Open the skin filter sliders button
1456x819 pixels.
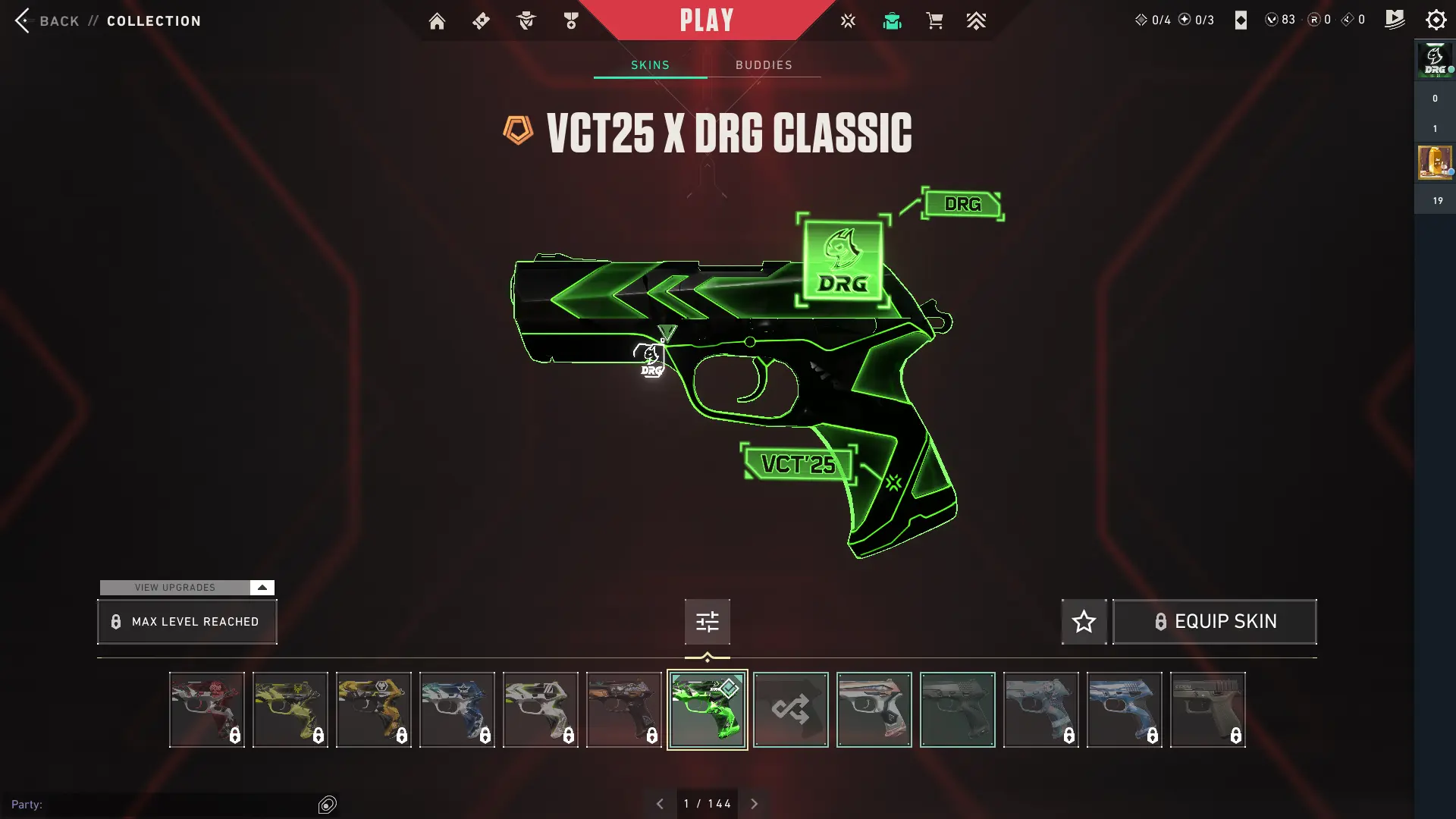(x=707, y=622)
